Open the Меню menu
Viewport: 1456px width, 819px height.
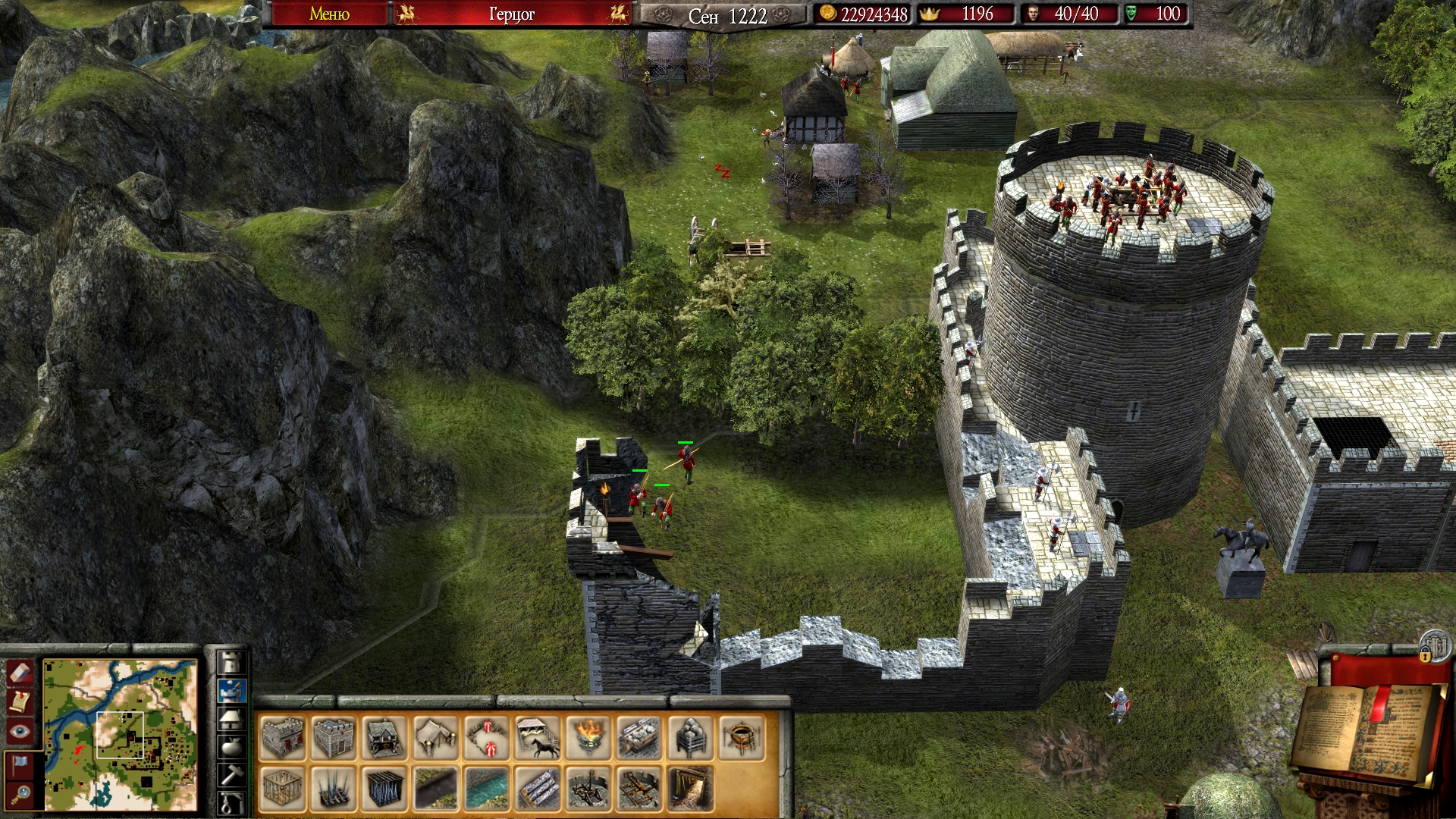329,14
